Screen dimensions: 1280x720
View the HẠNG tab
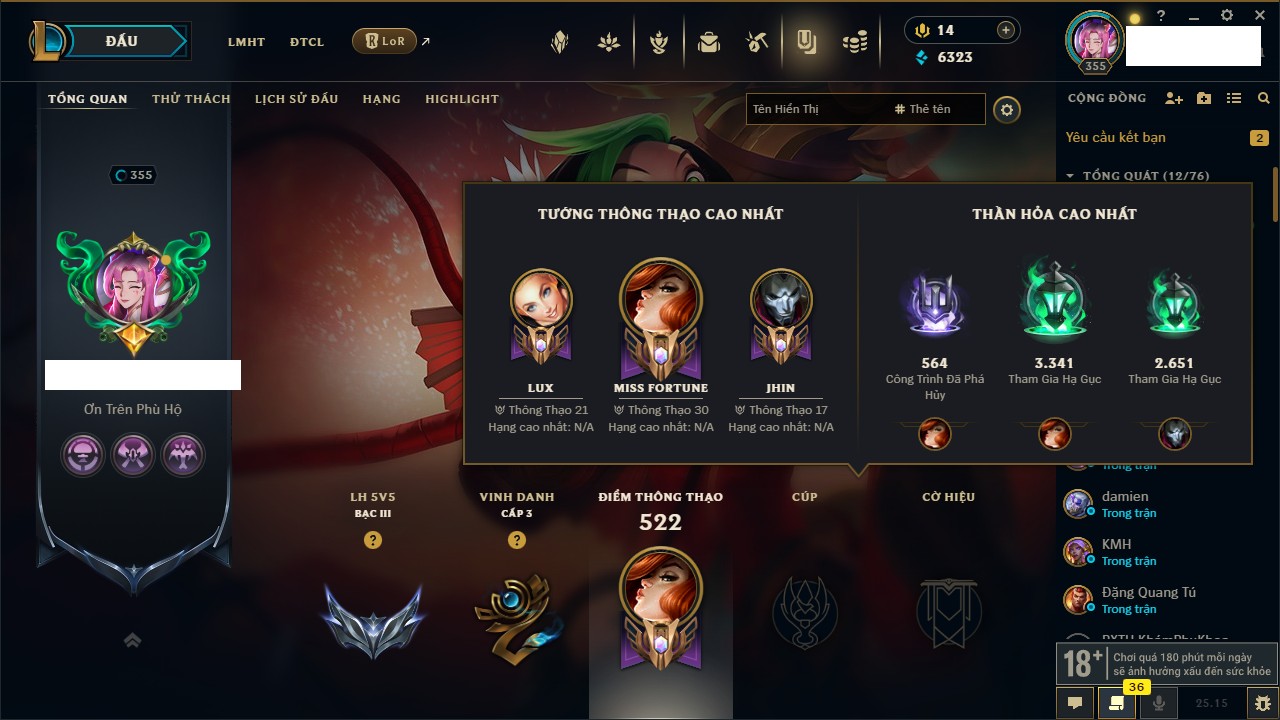pyautogui.click(x=381, y=99)
